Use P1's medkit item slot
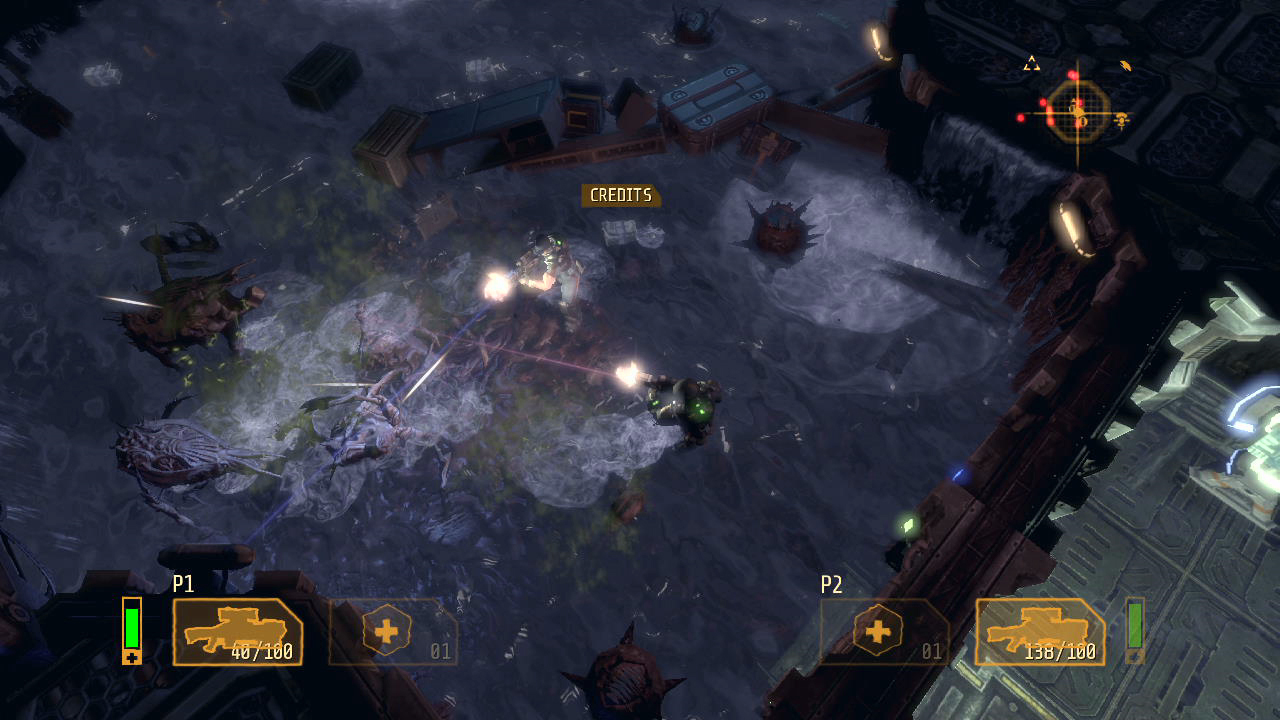The width and height of the screenshot is (1280, 720). click(x=393, y=632)
